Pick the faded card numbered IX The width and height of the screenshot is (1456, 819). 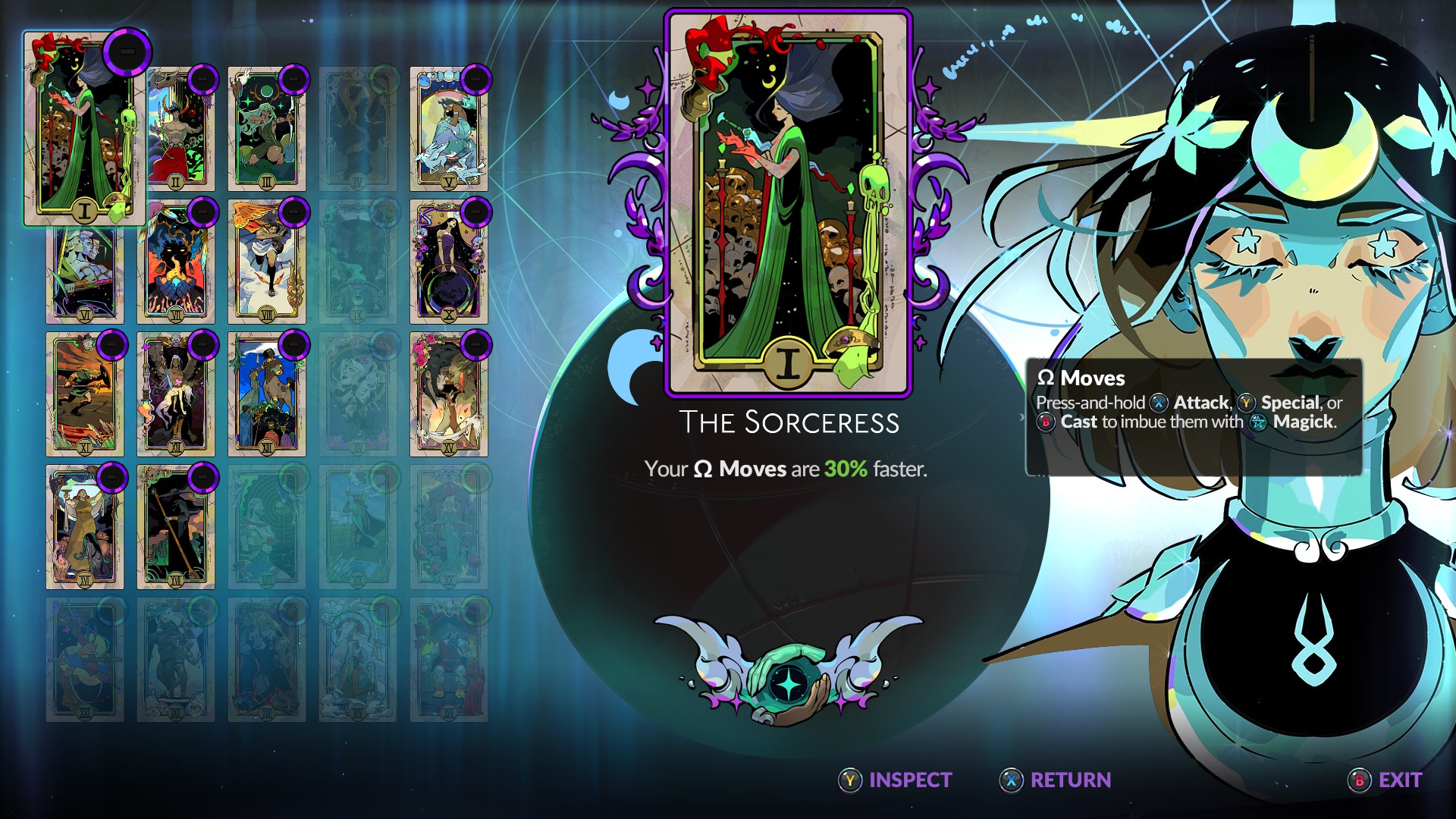point(358,262)
